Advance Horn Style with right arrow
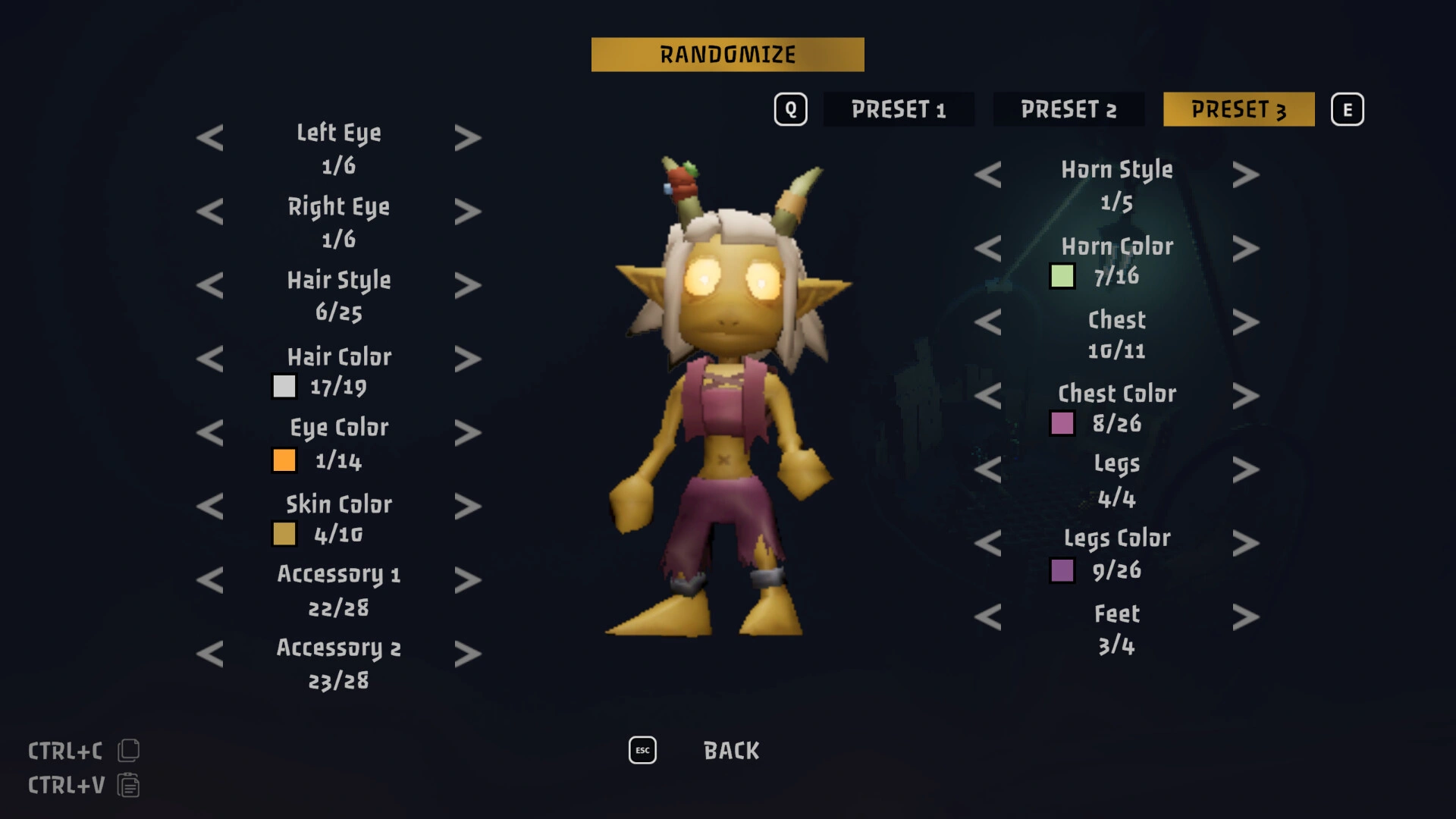 (x=1246, y=175)
